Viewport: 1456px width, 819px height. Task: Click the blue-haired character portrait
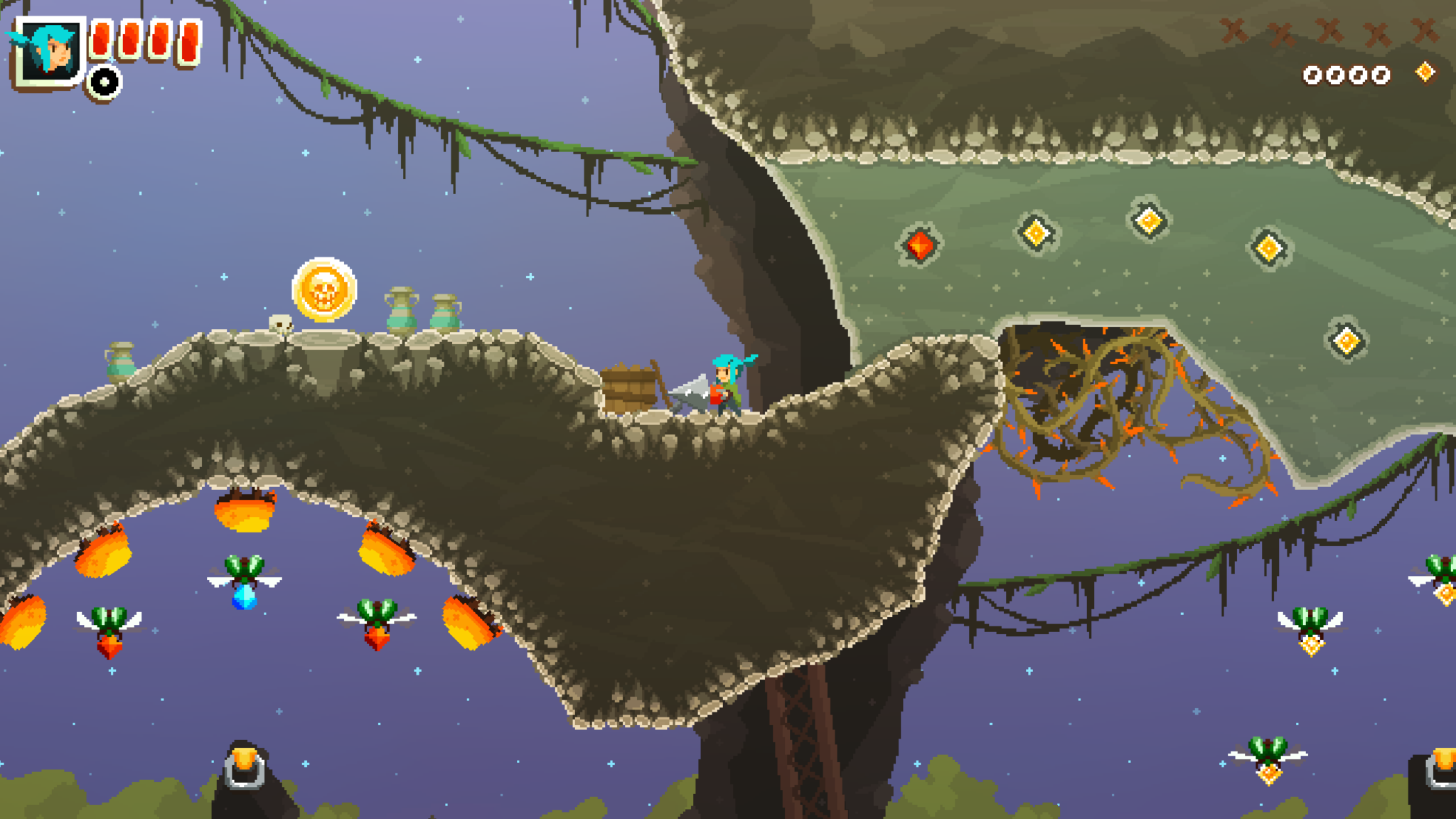[48, 50]
